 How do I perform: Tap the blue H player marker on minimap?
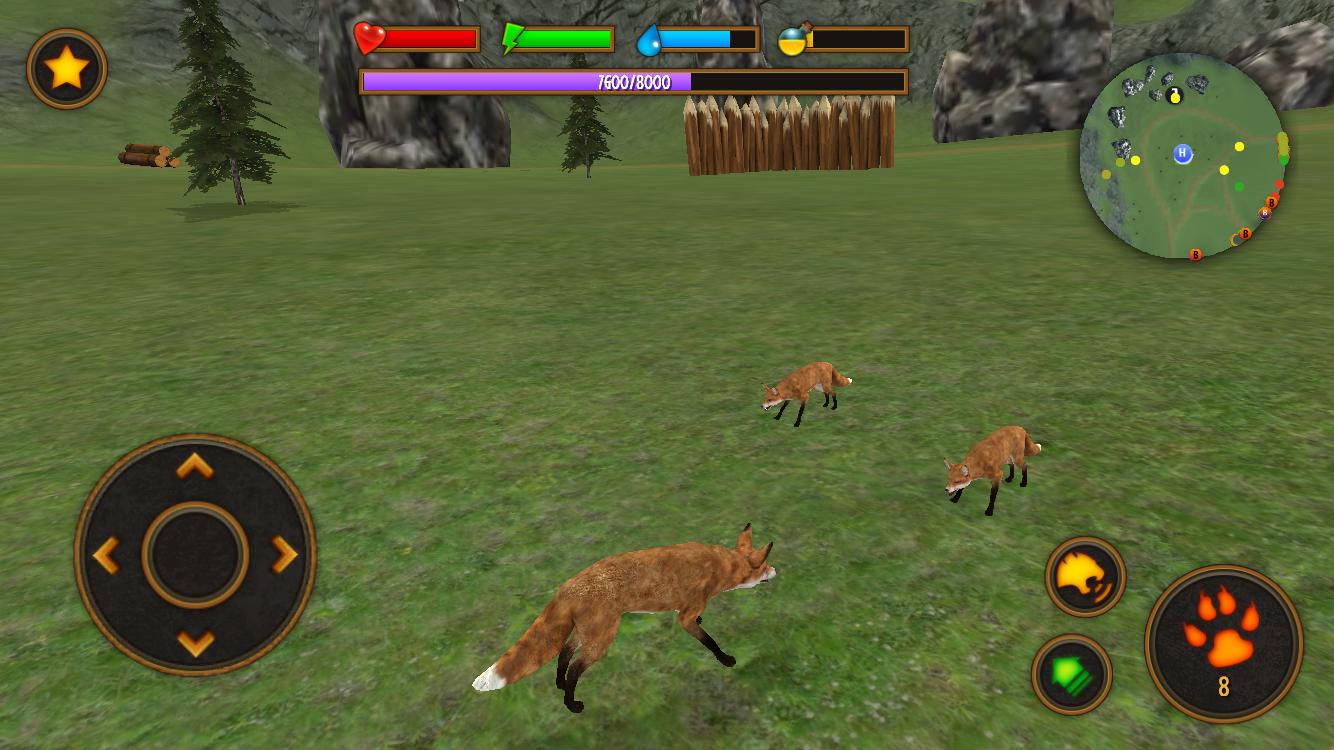click(x=1181, y=152)
